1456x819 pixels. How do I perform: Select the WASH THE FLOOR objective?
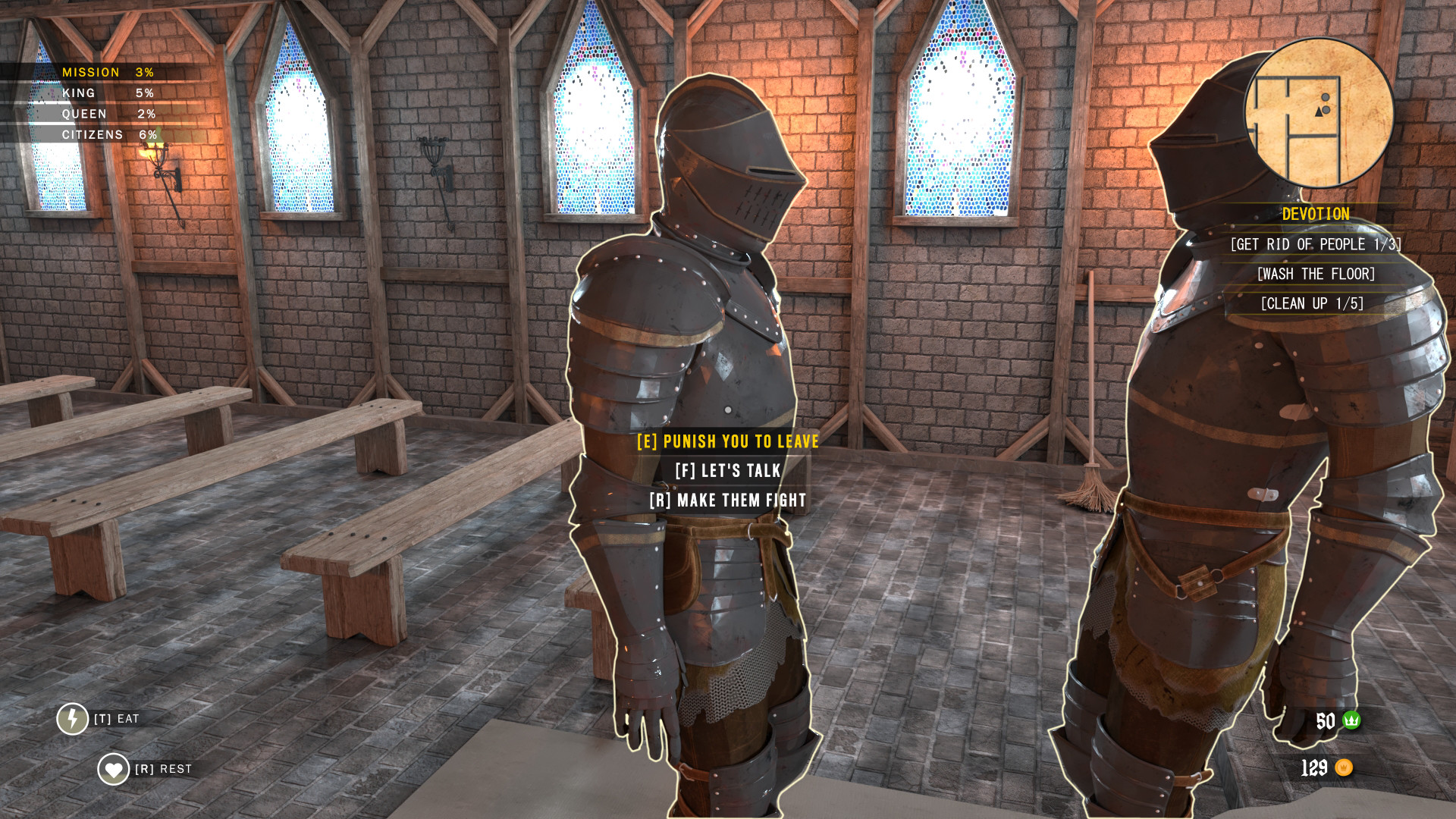(x=1316, y=275)
